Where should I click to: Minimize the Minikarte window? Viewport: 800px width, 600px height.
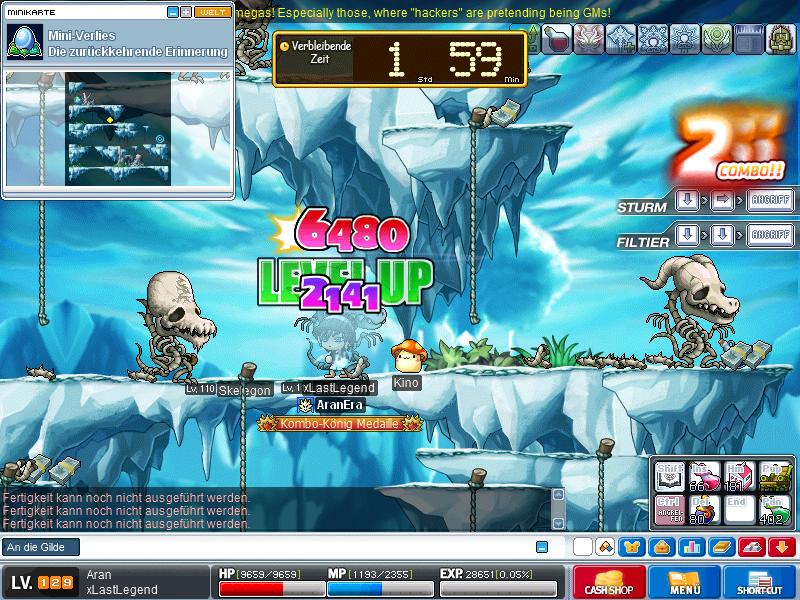[x=172, y=12]
